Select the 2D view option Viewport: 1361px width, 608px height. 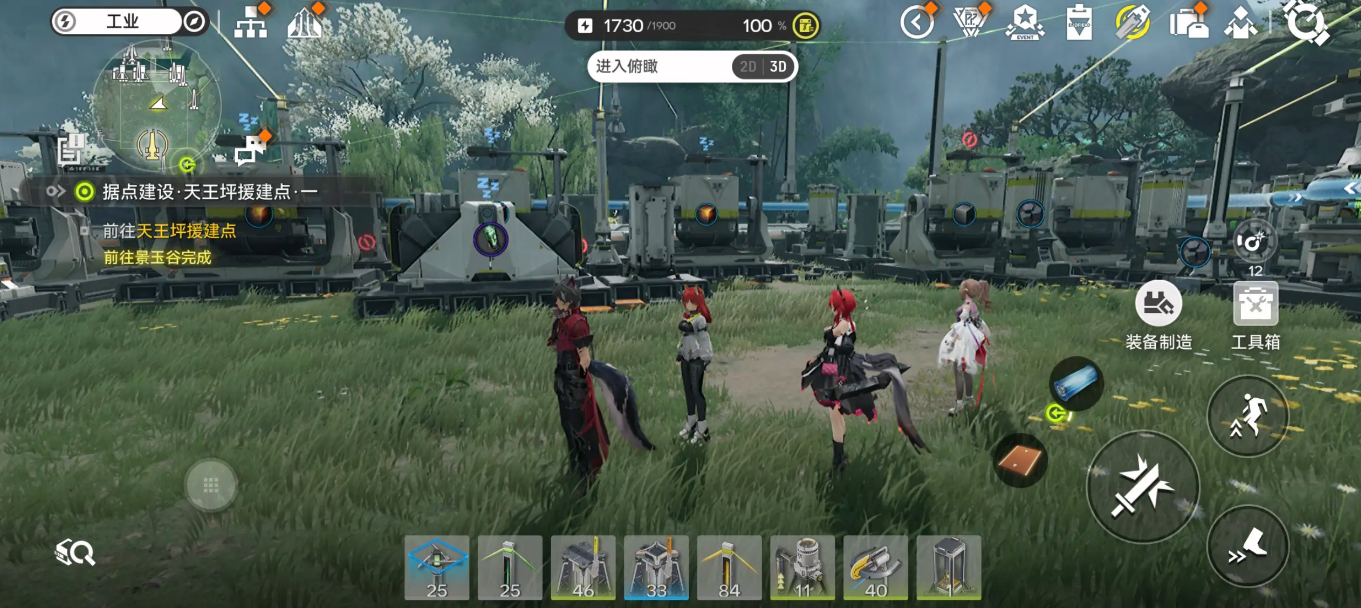[747, 67]
